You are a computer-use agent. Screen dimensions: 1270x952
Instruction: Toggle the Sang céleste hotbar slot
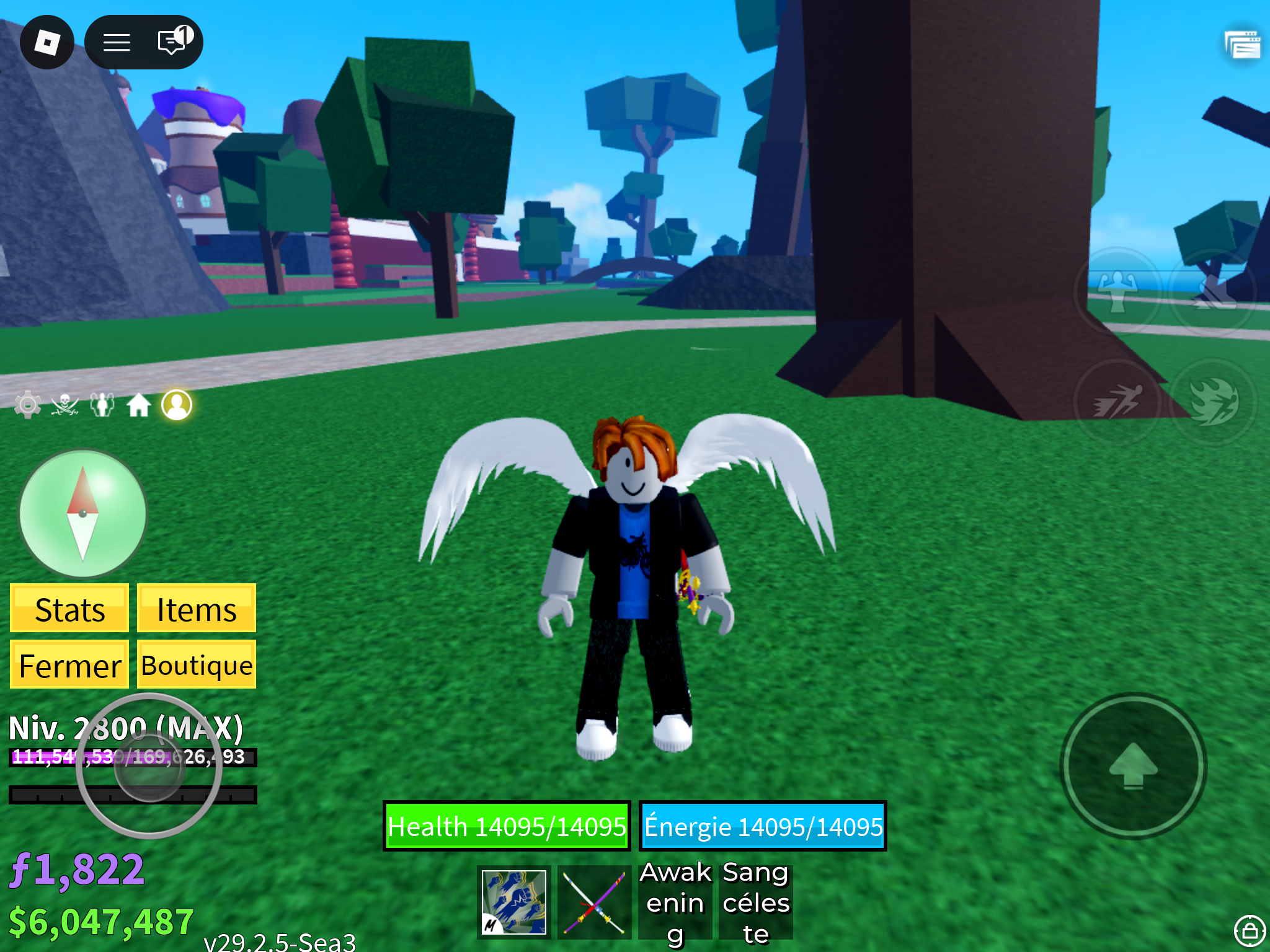click(755, 902)
